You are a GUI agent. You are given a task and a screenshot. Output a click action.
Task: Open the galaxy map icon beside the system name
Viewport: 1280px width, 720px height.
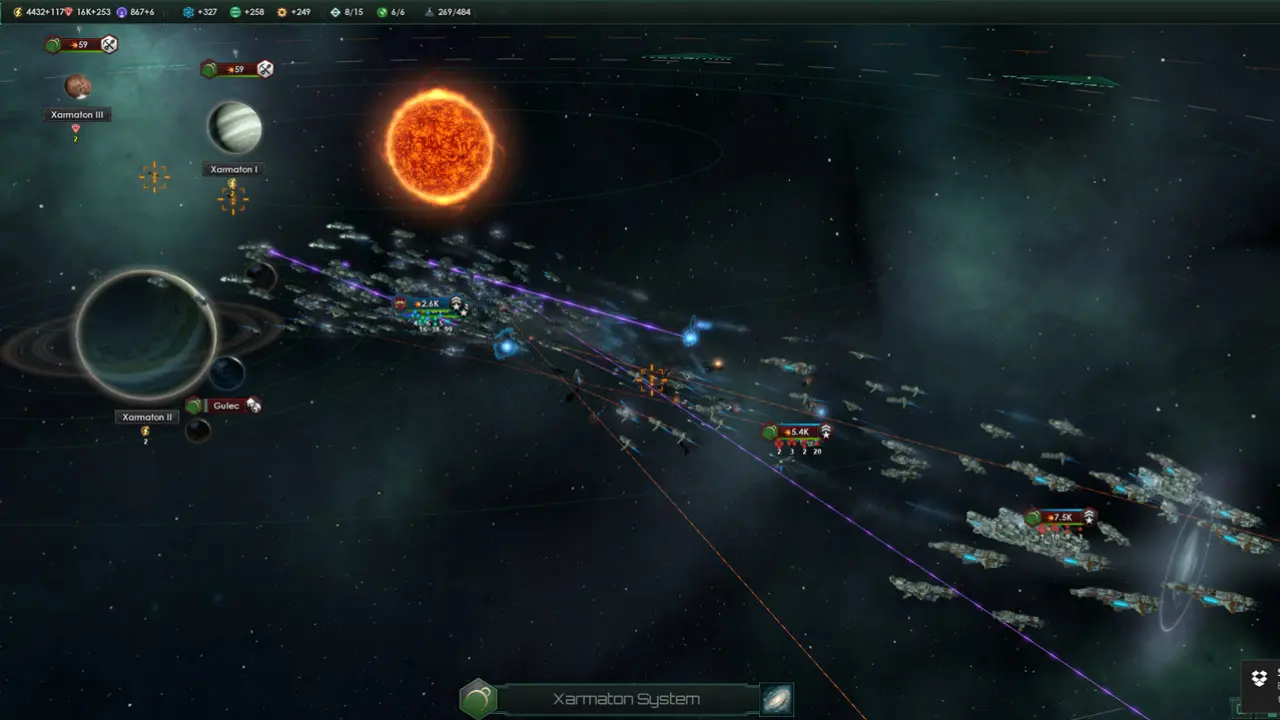[x=778, y=698]
